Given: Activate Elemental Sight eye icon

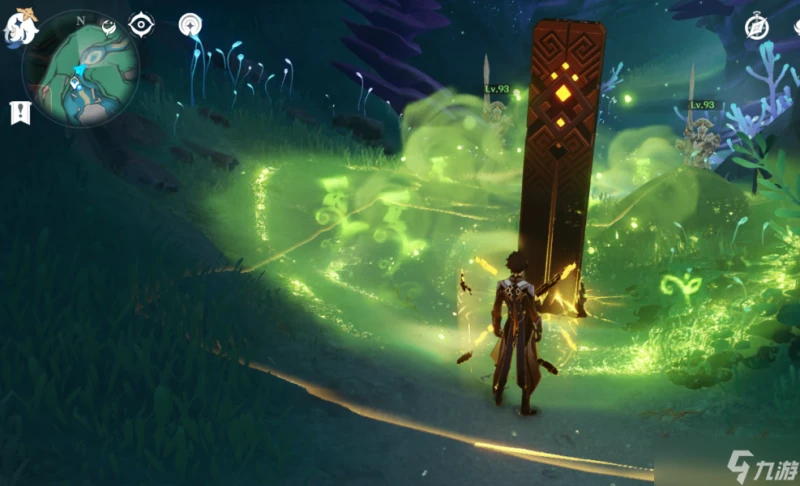Looking at the screenshot, I should (142, 24).
